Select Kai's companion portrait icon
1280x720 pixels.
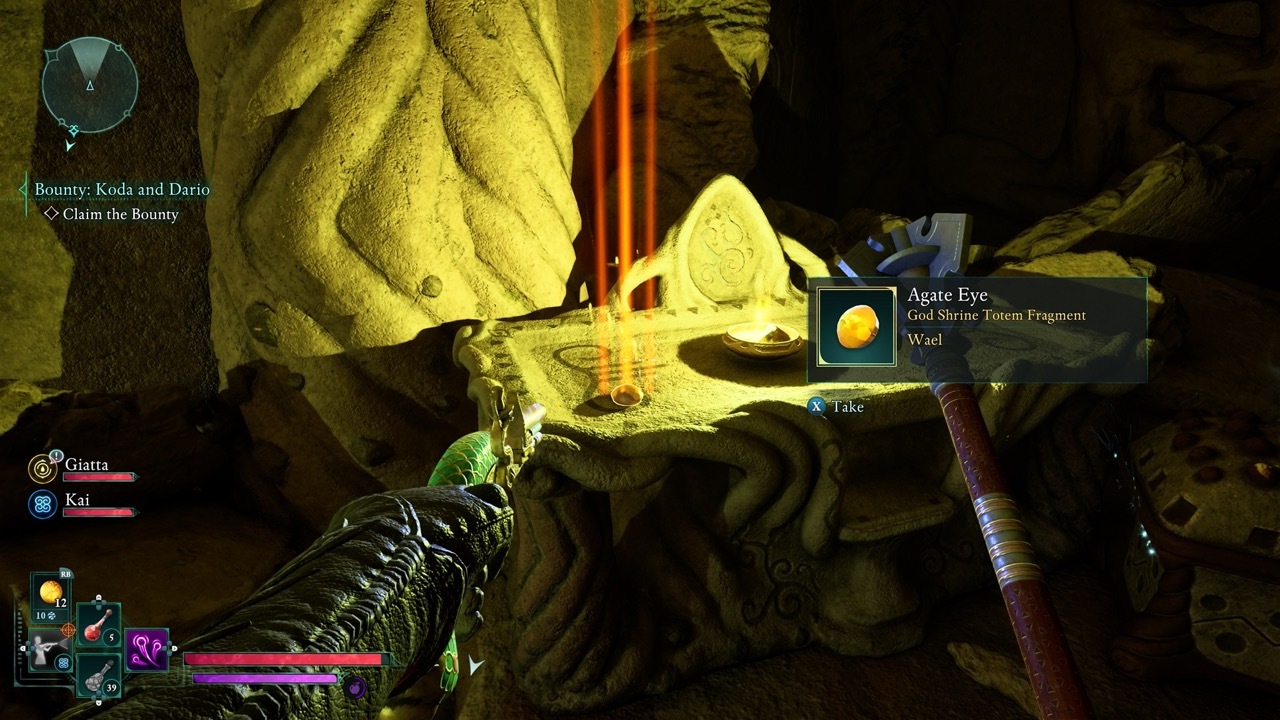pyautogui.click(x=43, y=504)
